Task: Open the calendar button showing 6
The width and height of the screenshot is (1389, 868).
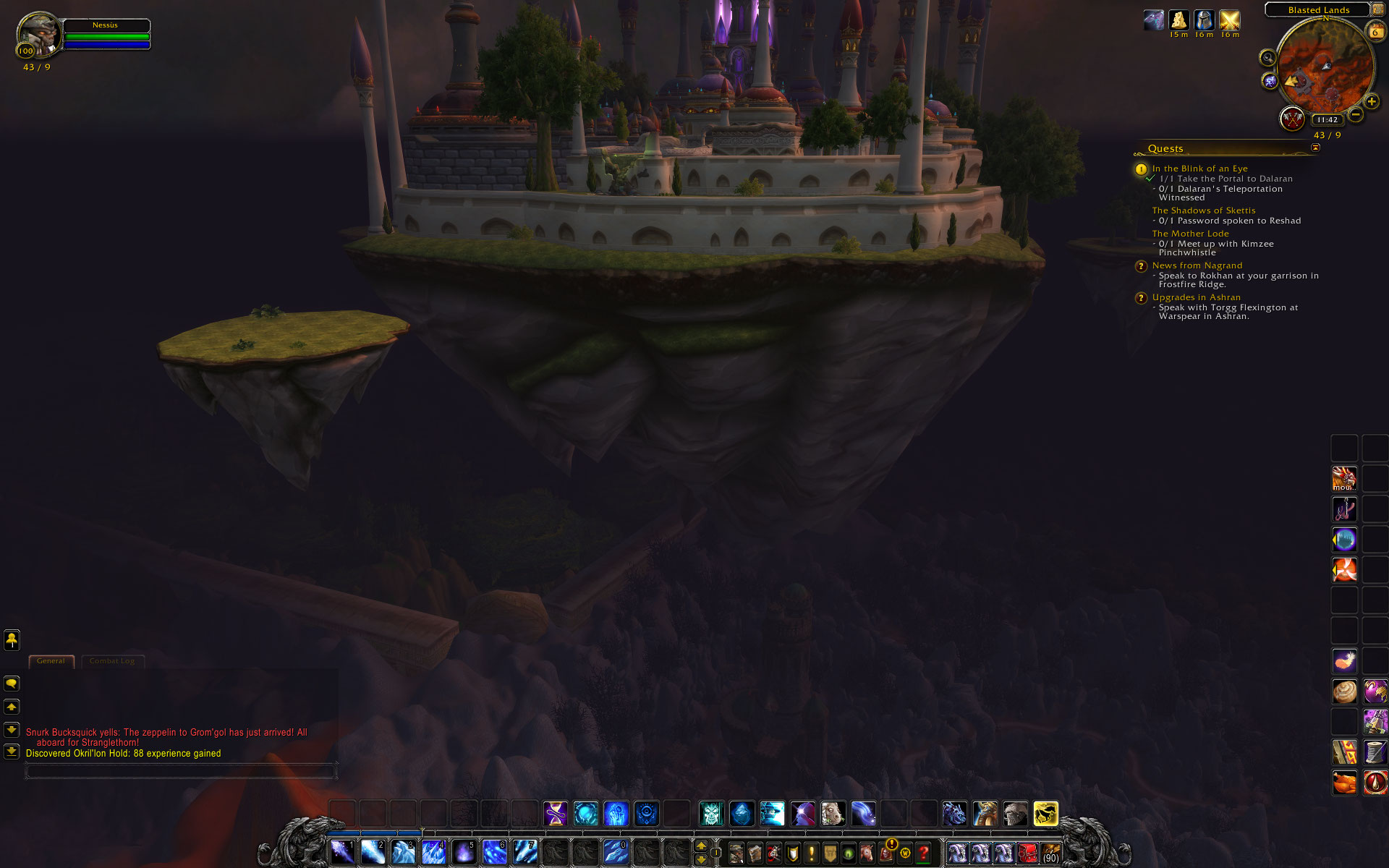Action: point(1375,32)
